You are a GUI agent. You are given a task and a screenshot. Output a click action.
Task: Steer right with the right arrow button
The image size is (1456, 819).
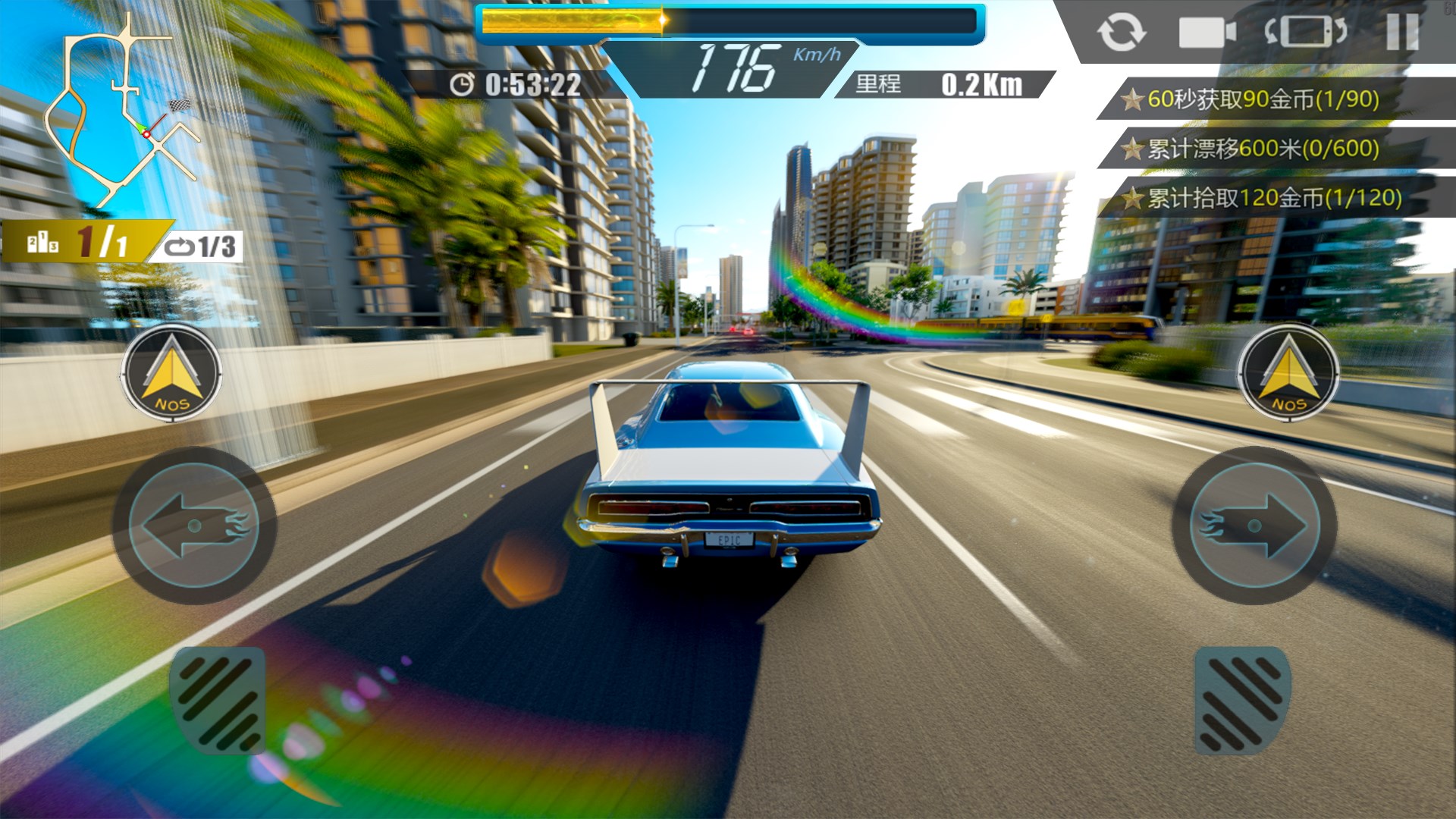coord(1254,526)
